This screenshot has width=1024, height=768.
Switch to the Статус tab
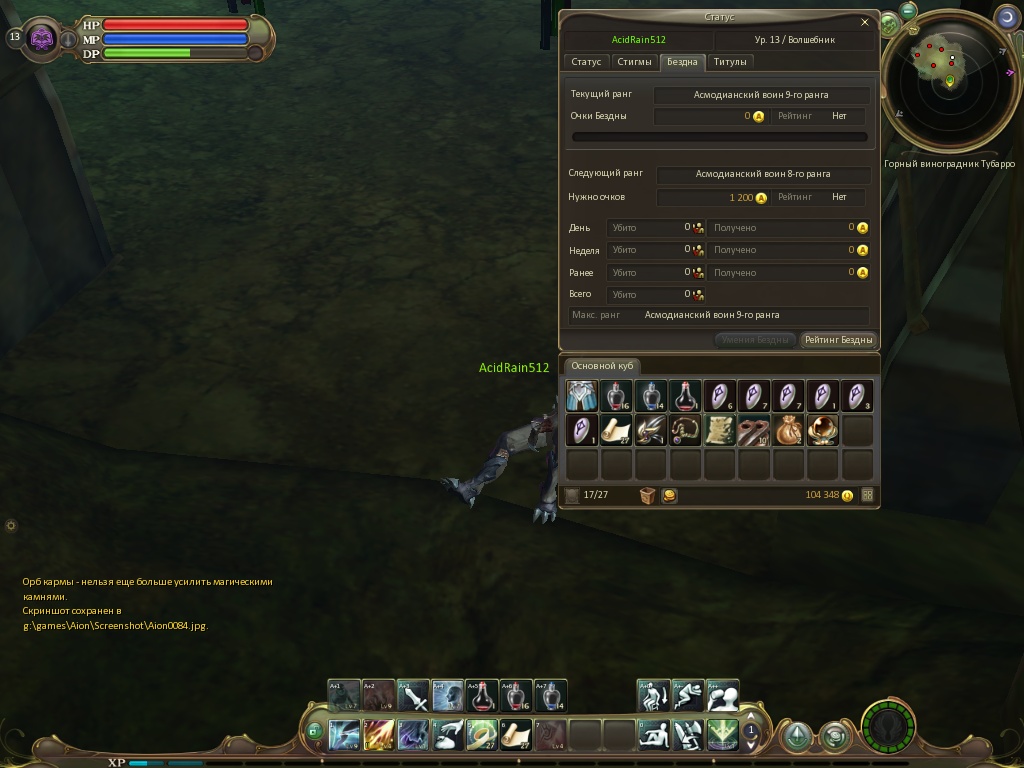tap(586, 62)
